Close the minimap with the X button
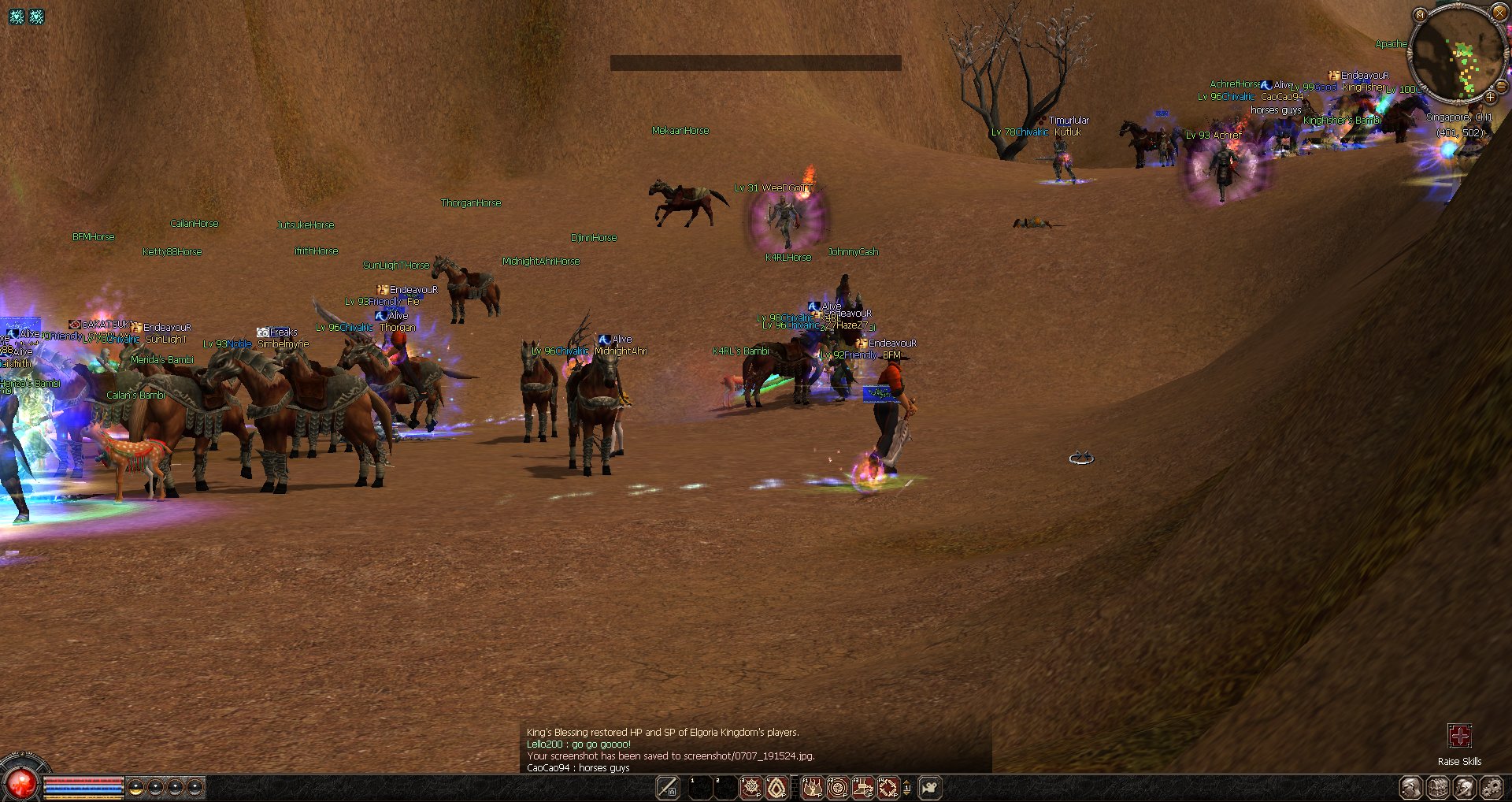 tap(1499, 13)
